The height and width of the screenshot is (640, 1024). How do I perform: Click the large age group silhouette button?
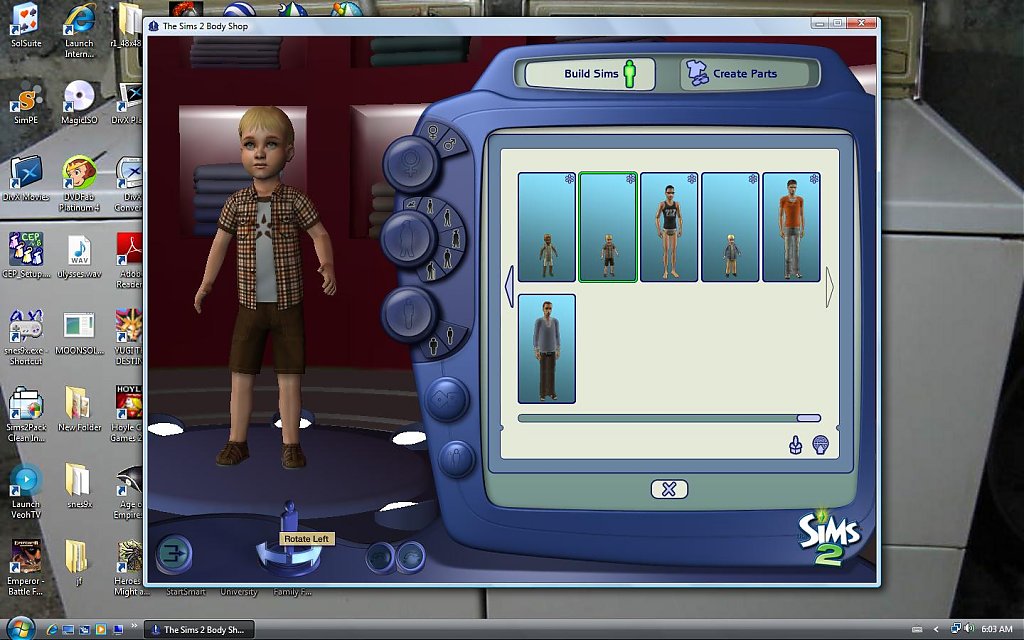408,237
